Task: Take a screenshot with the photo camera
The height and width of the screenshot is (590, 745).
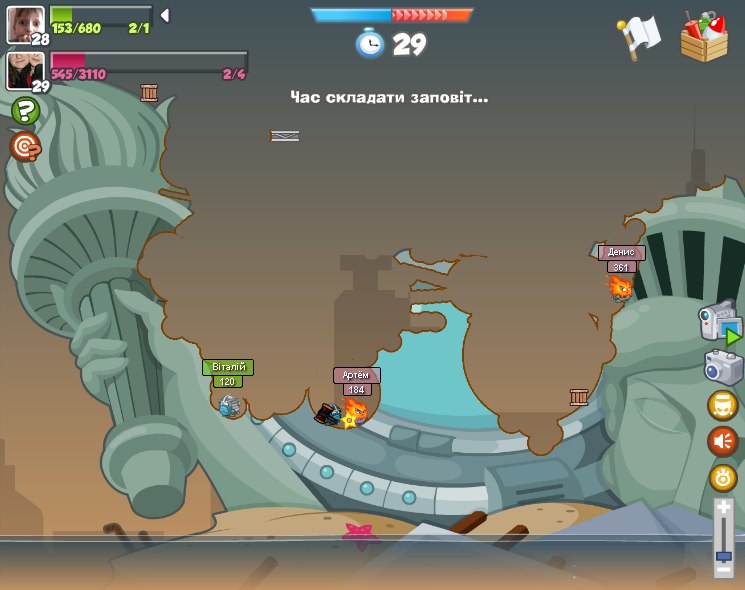Action: pyautogui.click(x=722, y=367)
